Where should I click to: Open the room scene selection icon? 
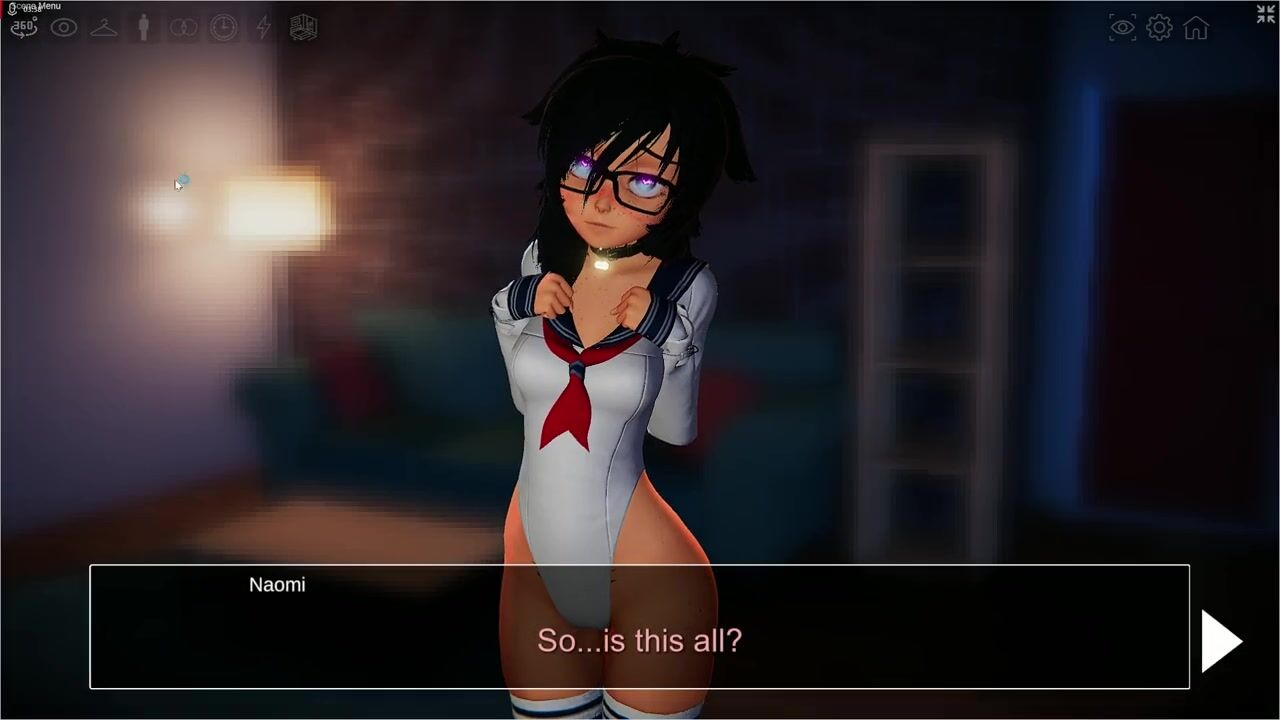(x=303, y=28)
